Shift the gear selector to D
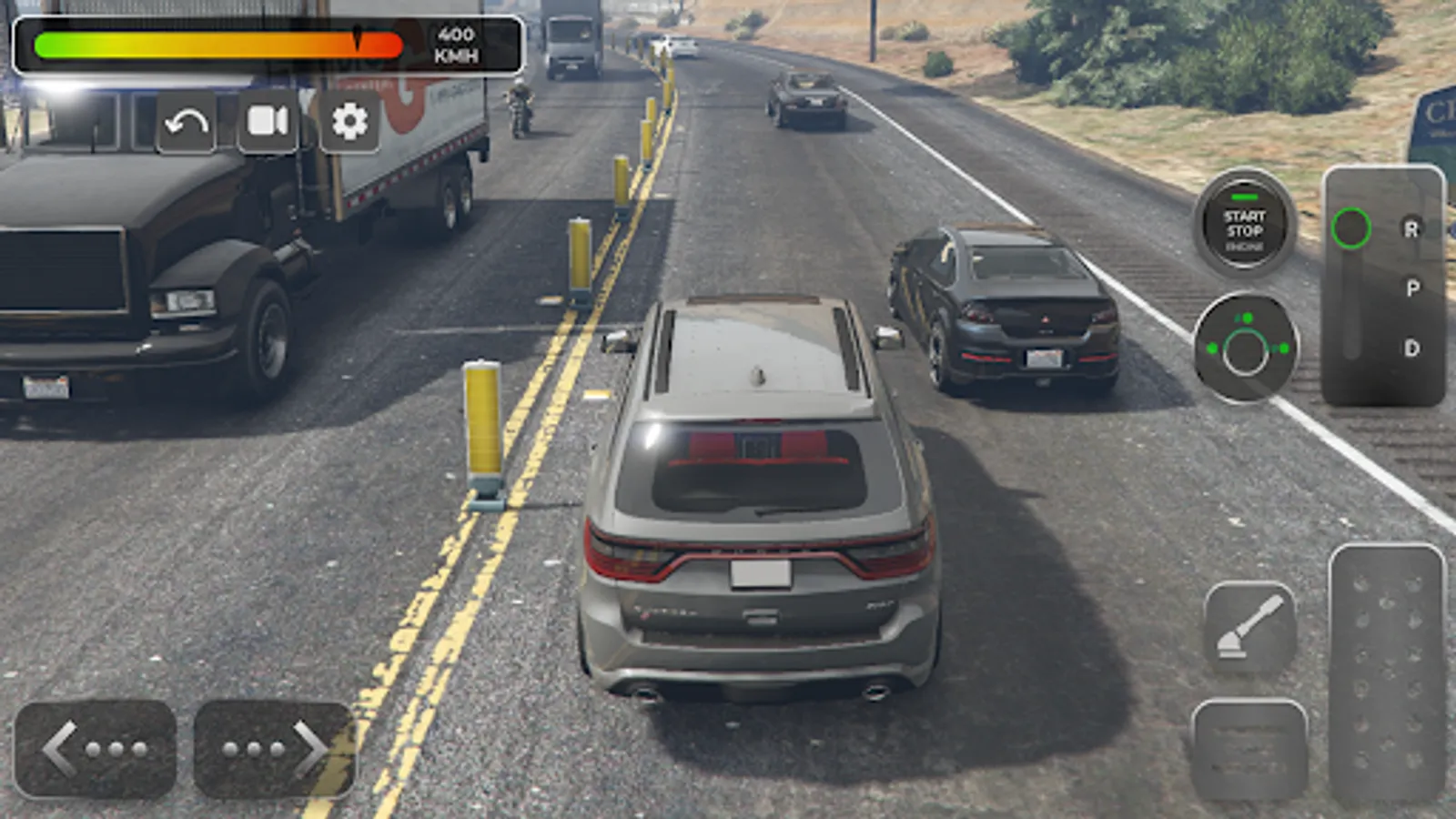Viewport: 1456px width, 819px height. (x=1411, y=348)
